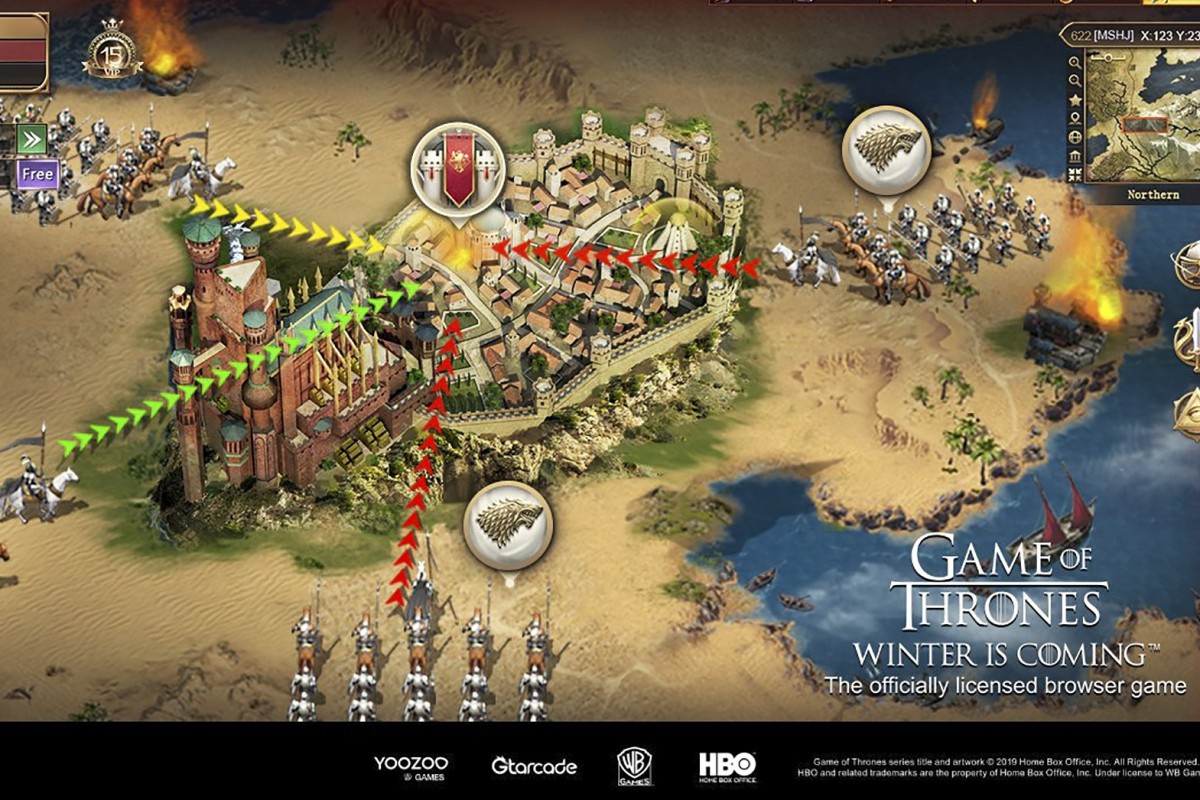The image size is (1200, 800).
Task: Open the globe world view icon
Action: (1075, 138)
